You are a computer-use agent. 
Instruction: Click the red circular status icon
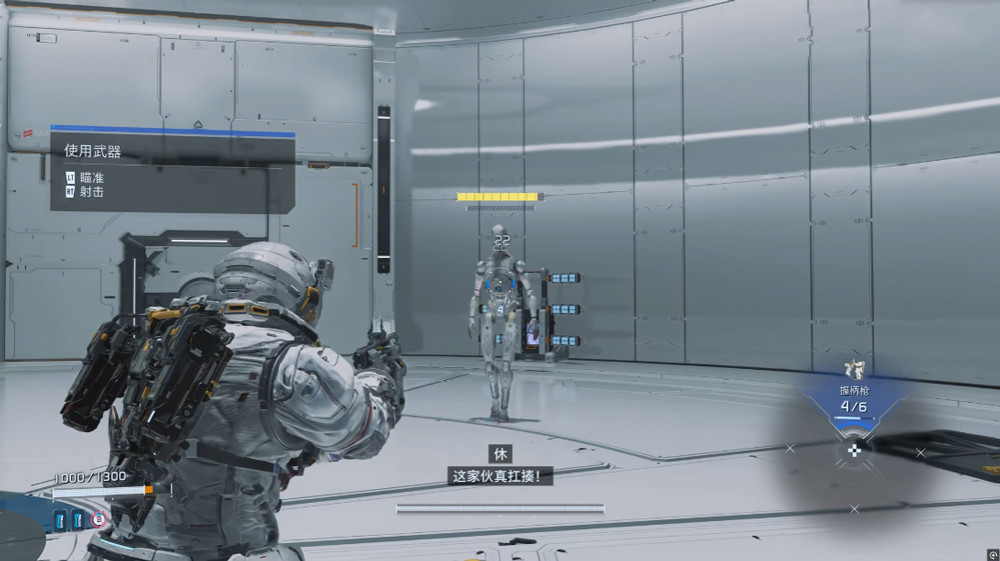click(99, 520)
